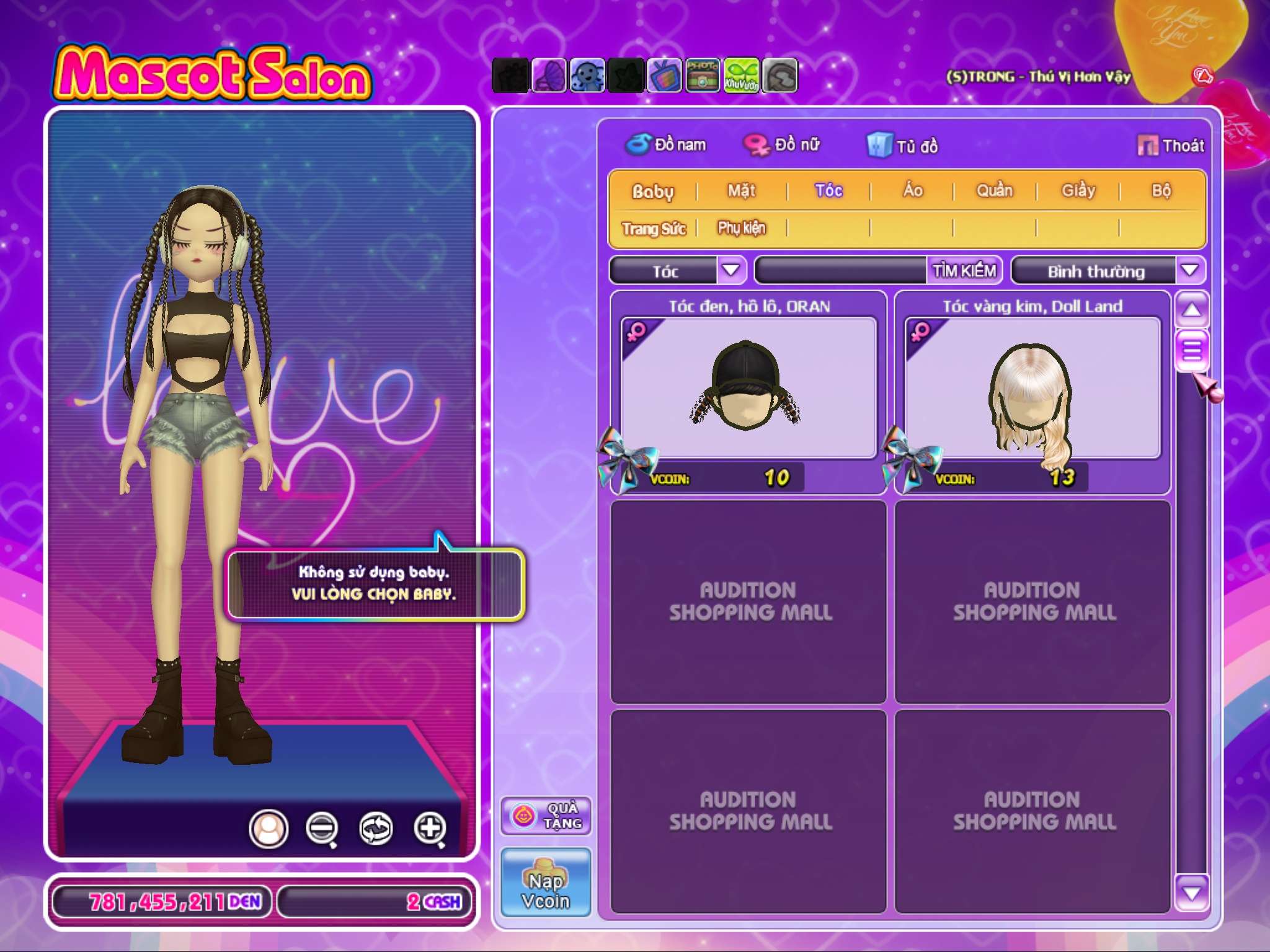This screenshot has height=952, width=1270.
Task: Click the TÌM KIẾM search button
Action: click(x=964, y=271)
